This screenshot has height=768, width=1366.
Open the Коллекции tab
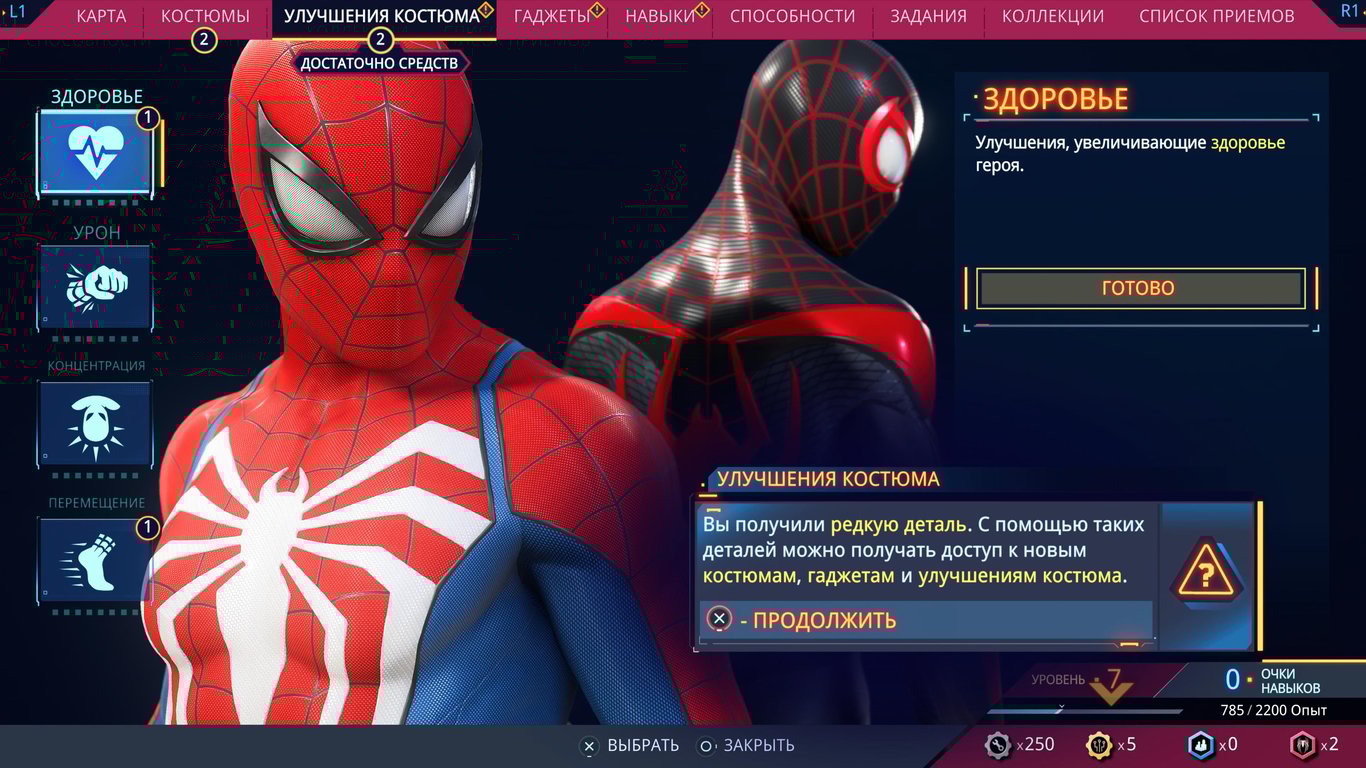(1053, 16)
